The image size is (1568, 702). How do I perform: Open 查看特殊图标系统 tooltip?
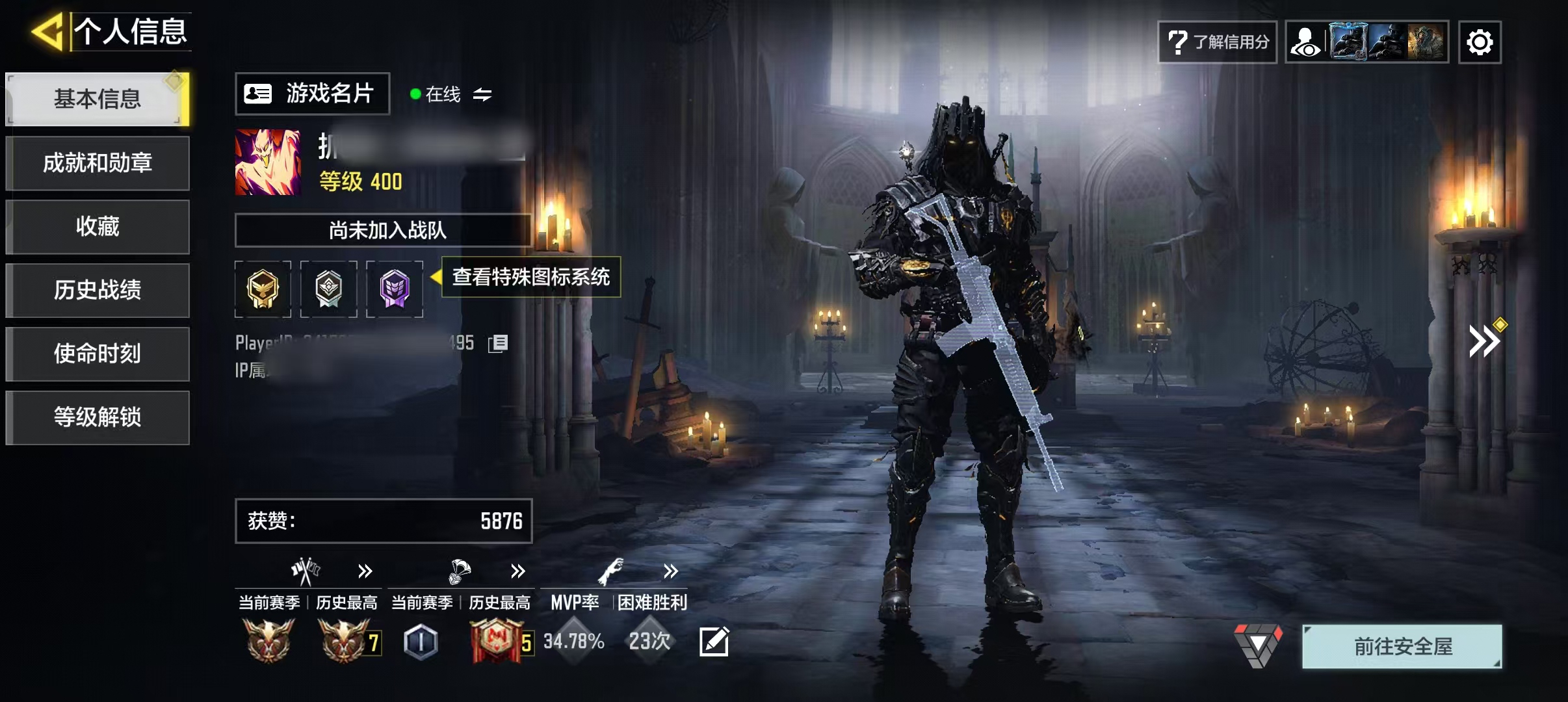530,278
